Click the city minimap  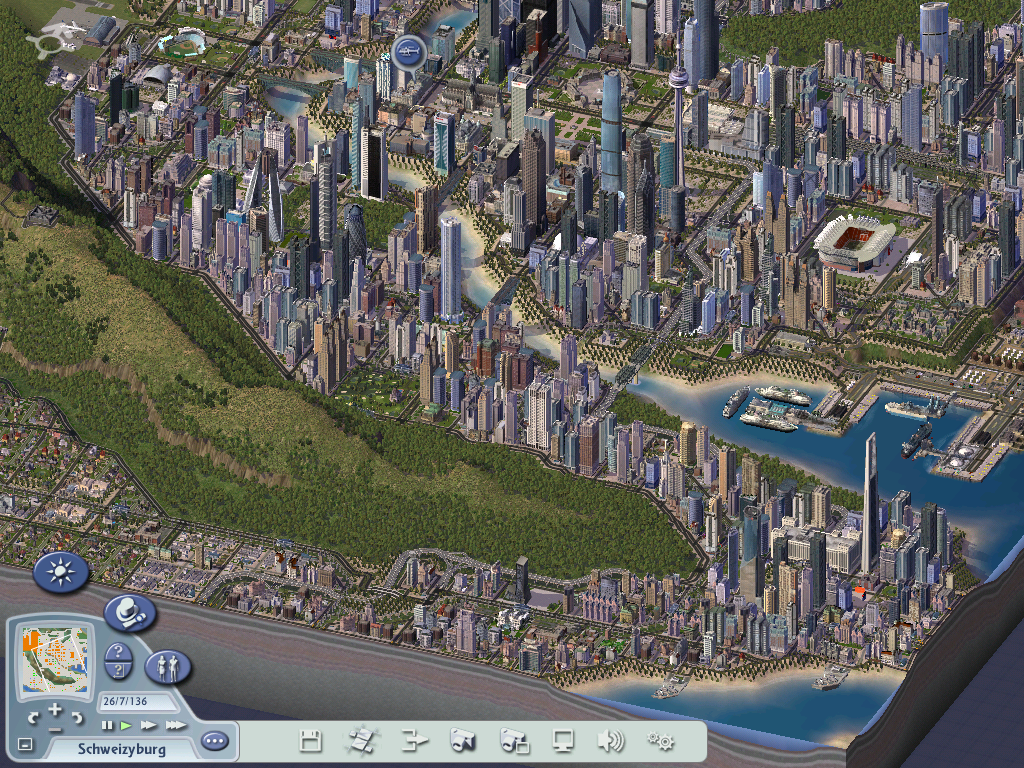click(56, 662)
